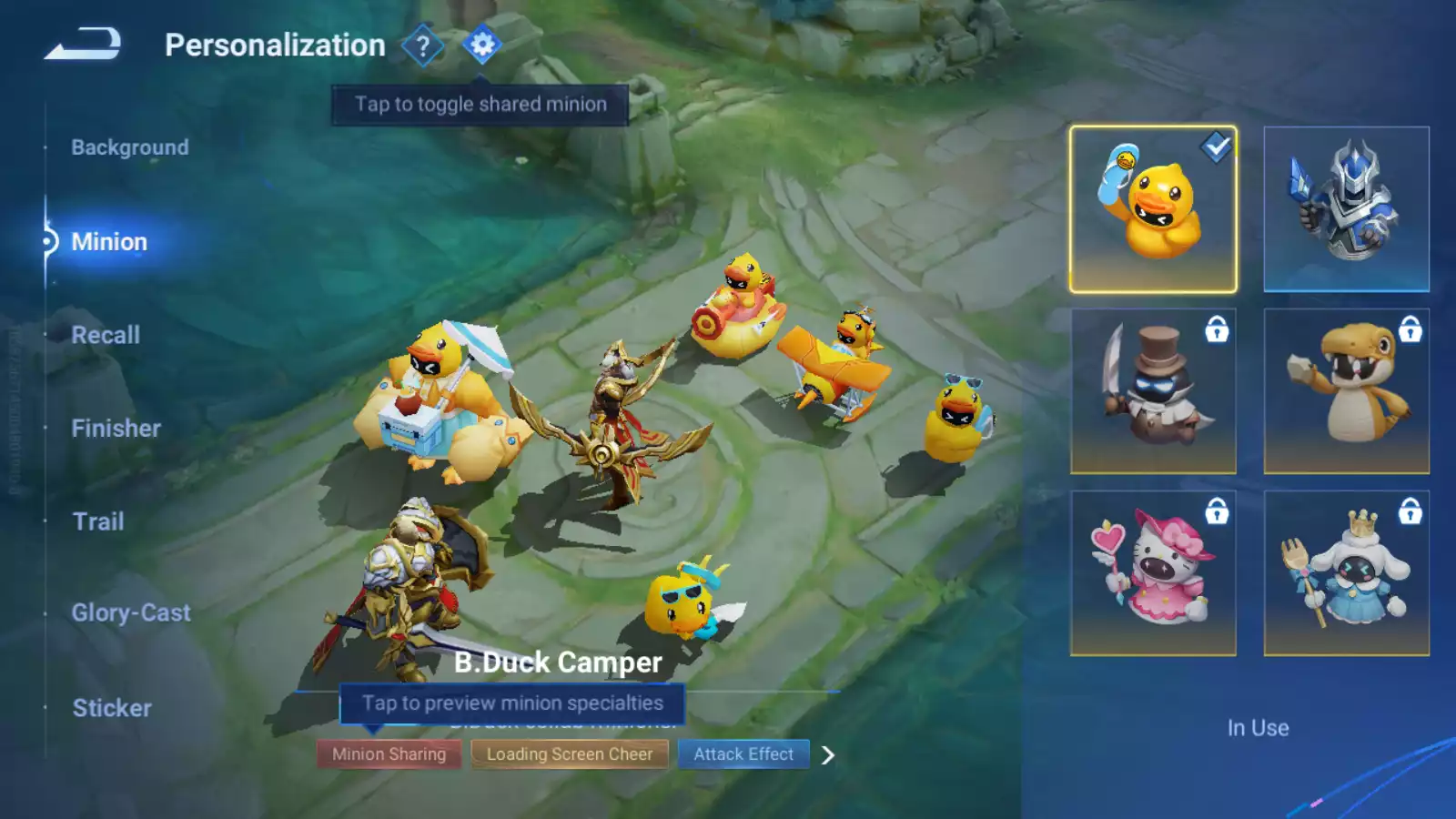Viewport: 1456px width, 819px height.
Task: Select the locked top hat minion
Action: pyautogui.click(x=1153, y=391)
